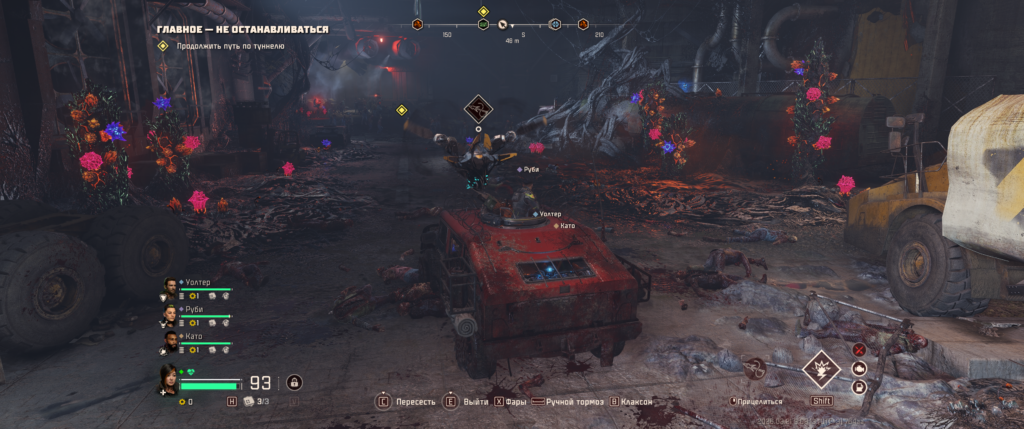Viewport: 1024px width, 429px height.
Task: Click the red crossed-out circle icon
Action: tap(859, 350)
